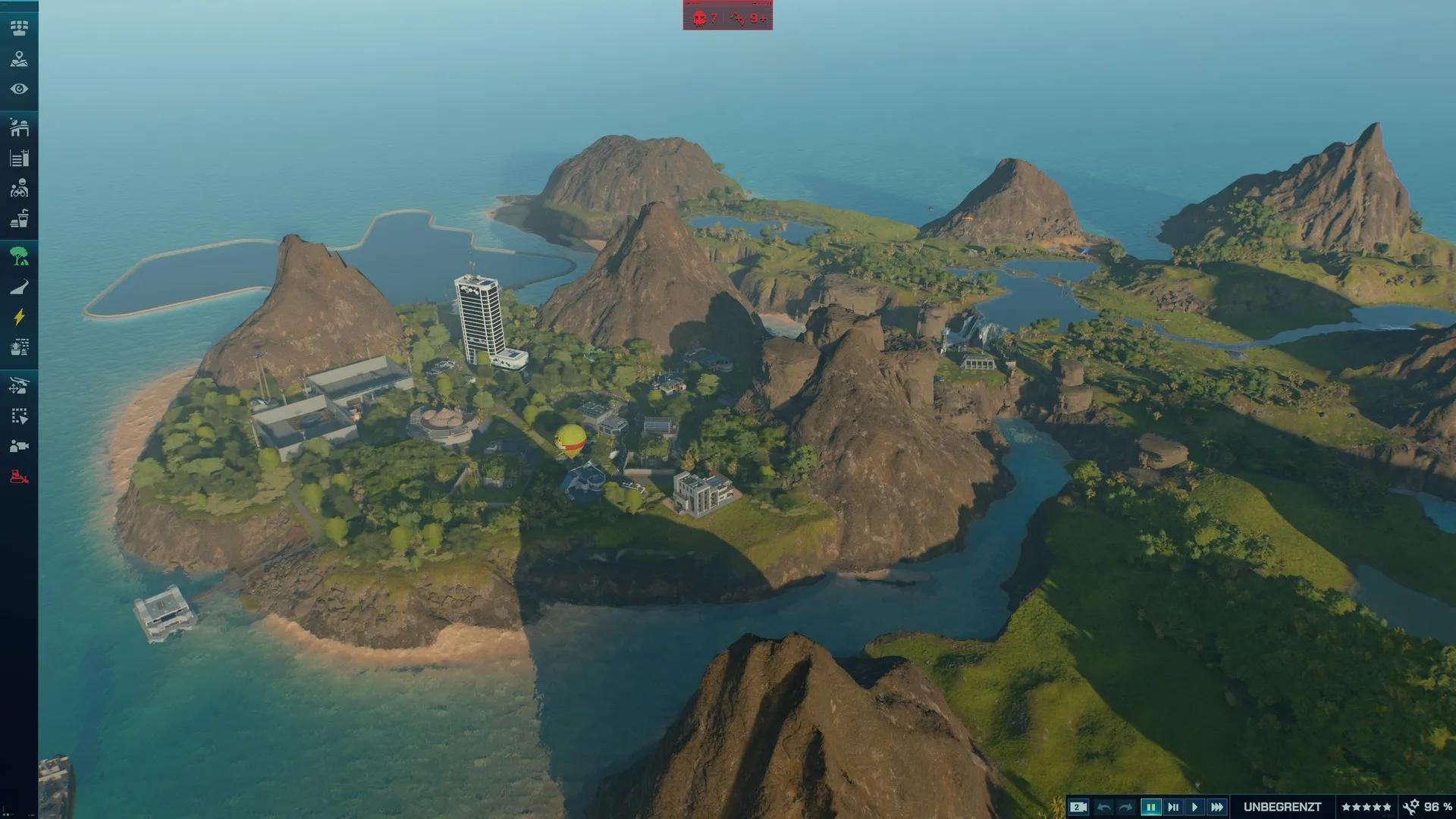Open the map view with pin icon
The width and height of the screenshot is (1456, 819).
pos(19,58)
